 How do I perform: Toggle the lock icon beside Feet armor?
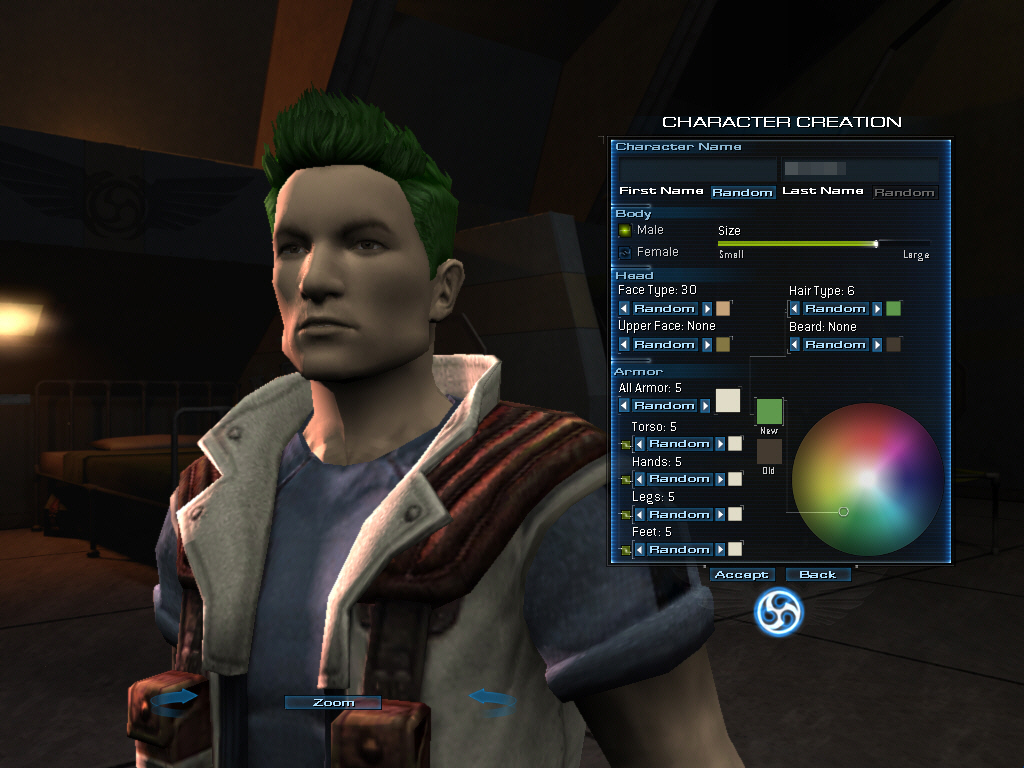(x=625, y=550)
